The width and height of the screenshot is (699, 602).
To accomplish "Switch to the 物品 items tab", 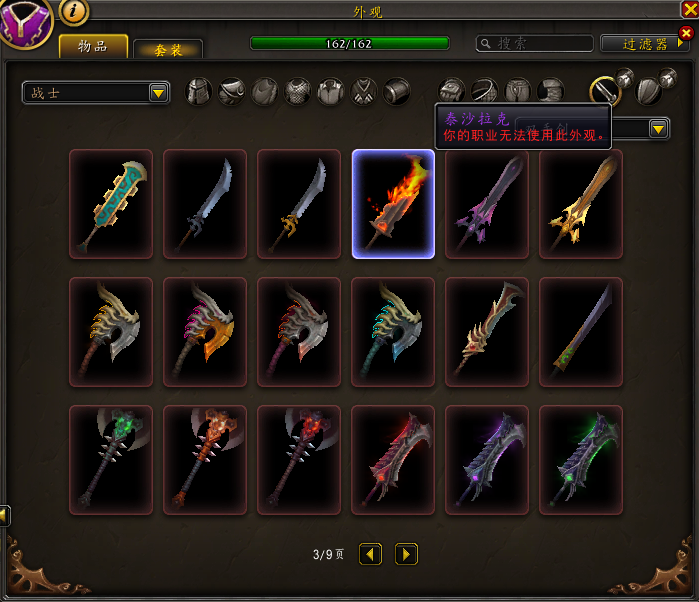I will coord(93,46).
